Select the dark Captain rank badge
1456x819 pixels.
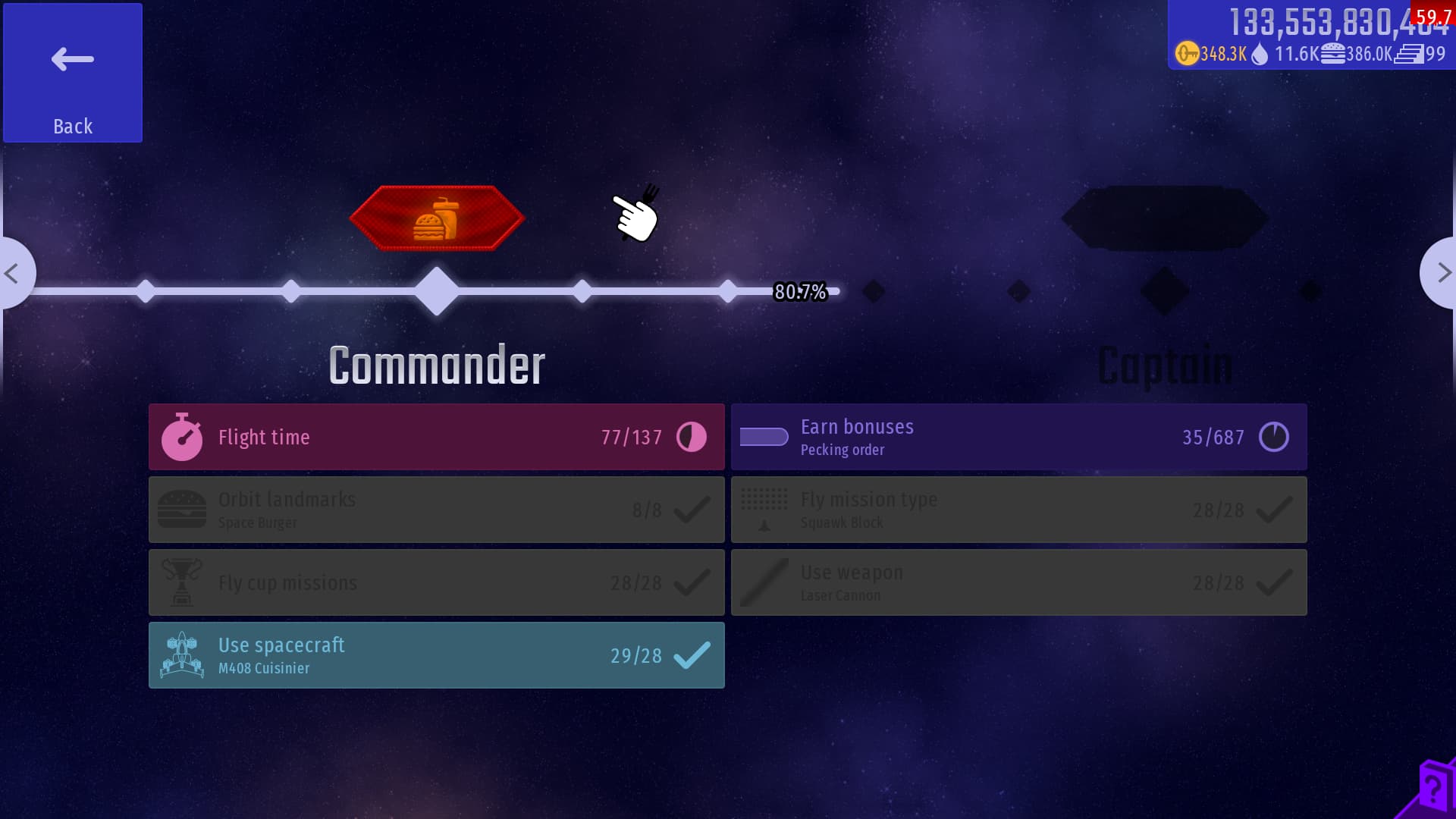coord(1165,218)
